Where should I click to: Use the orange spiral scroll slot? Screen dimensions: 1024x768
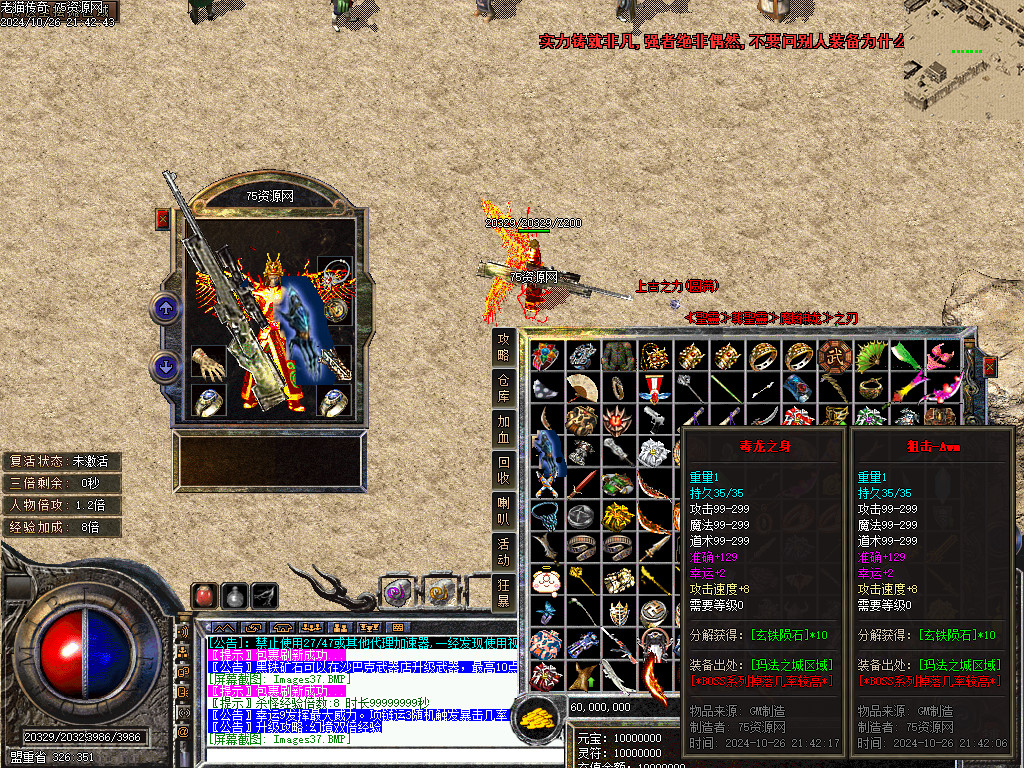tap(439, 593)
